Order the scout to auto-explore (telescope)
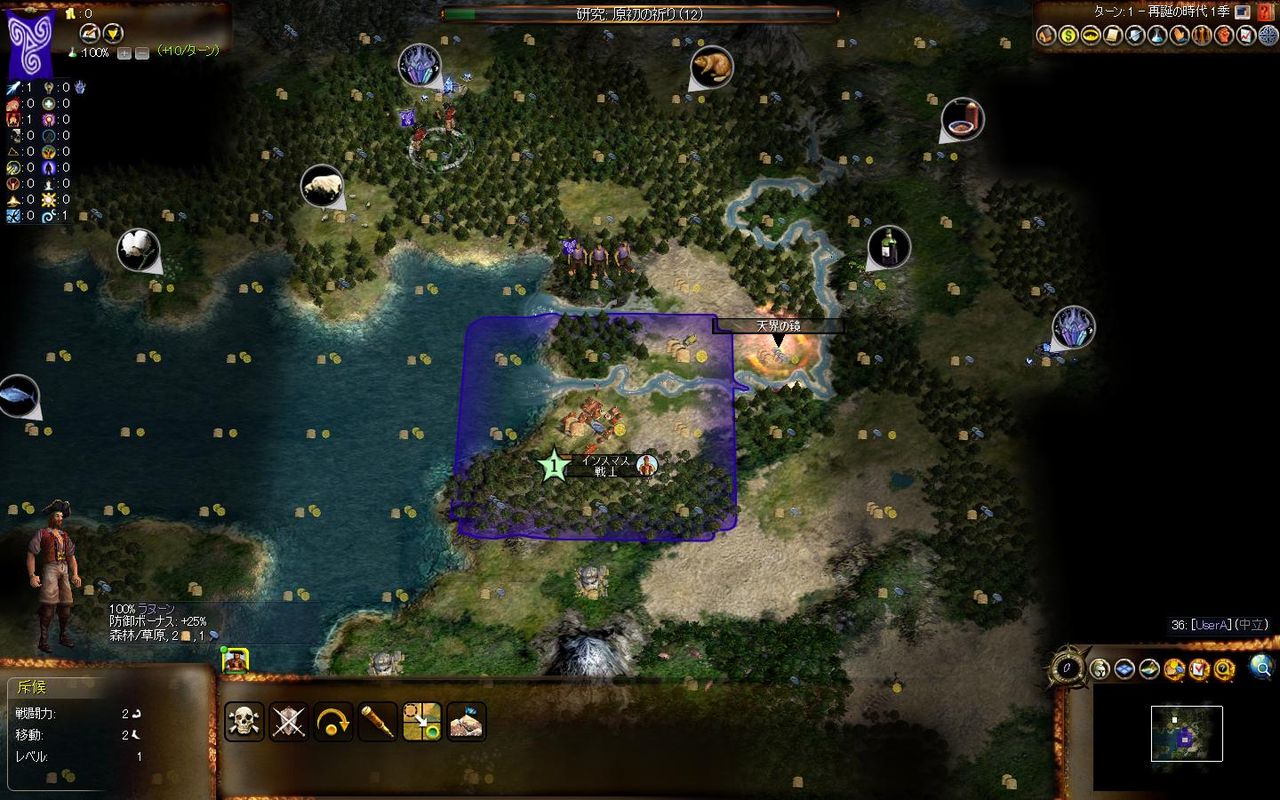This screenshot has height=800, width=1280. (x=380, y=718)
